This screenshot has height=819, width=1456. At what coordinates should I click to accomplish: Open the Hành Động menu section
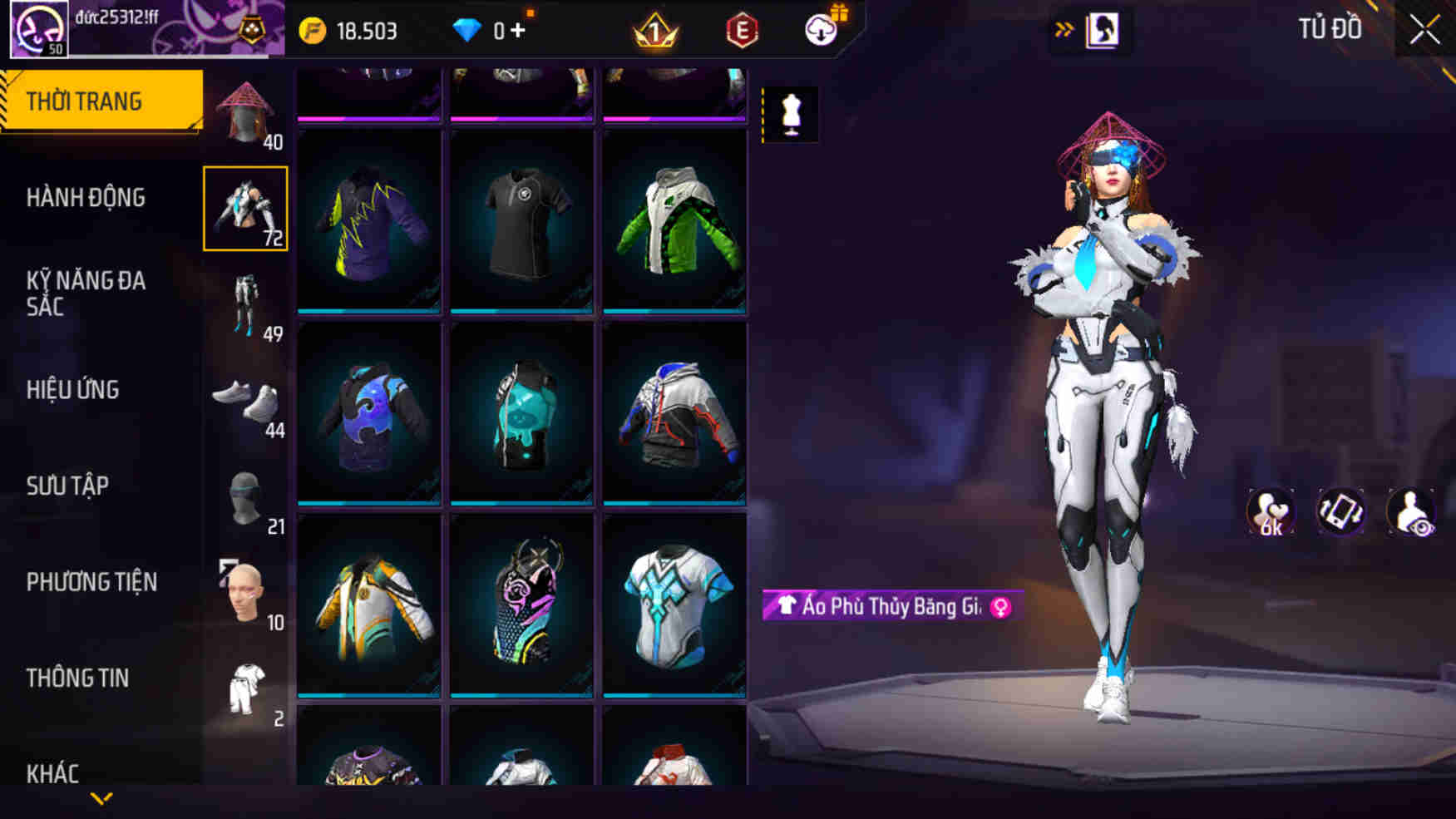(x=86, y=198)
